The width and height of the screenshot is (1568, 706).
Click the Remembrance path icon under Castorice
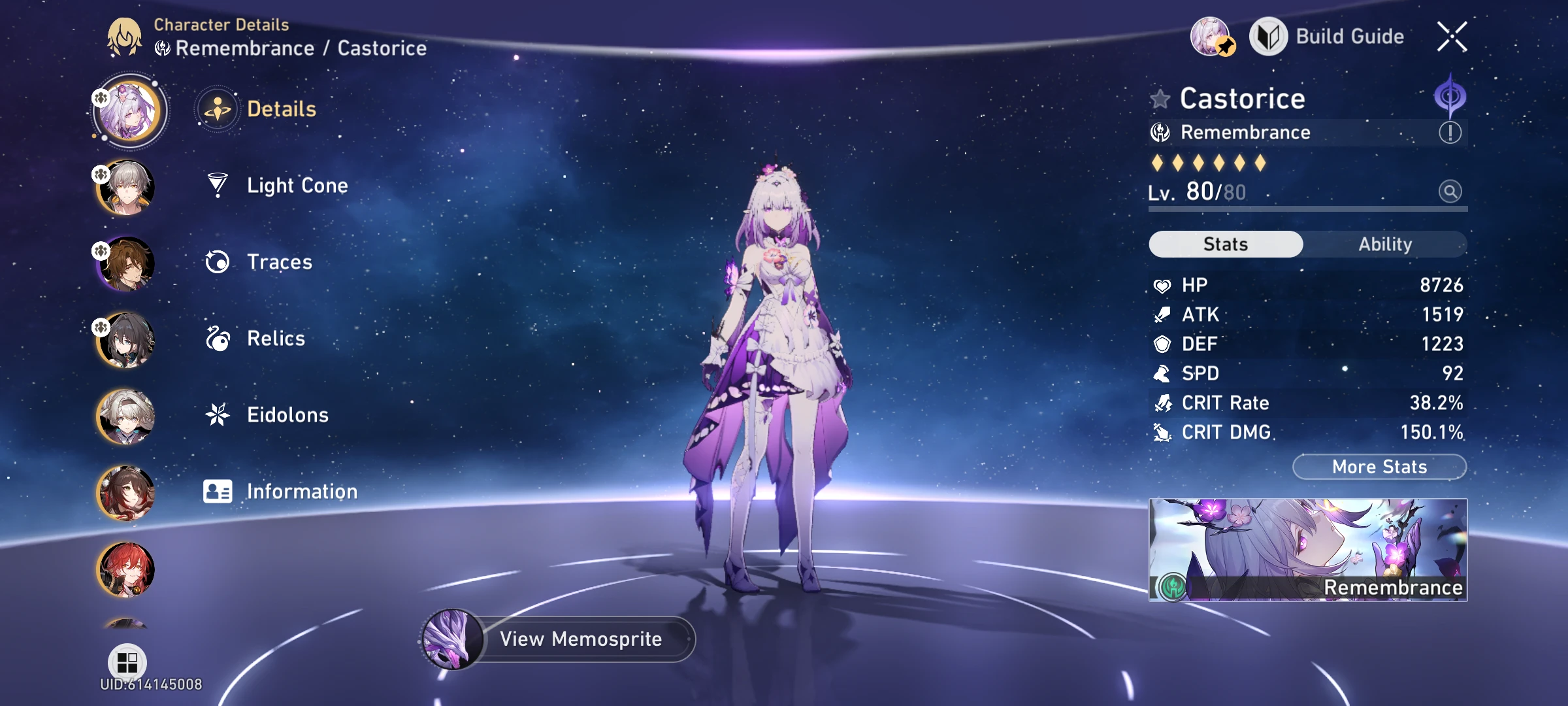[1161, 132]
